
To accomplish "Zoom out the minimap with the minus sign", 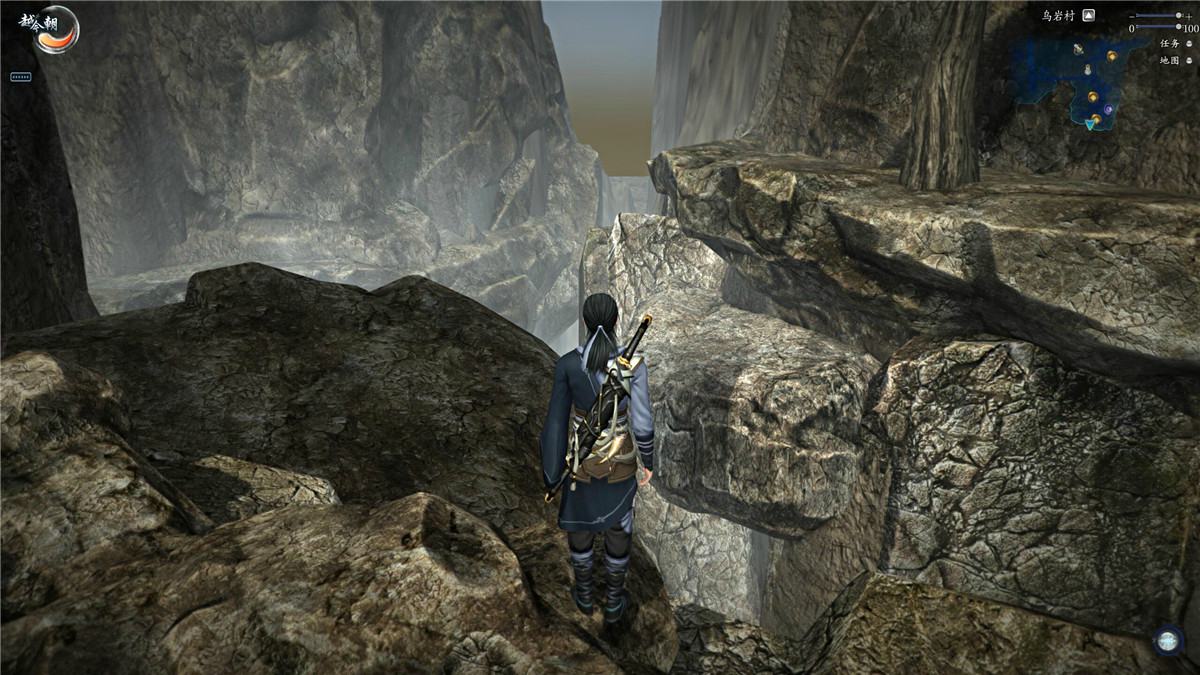I will pyautogui.click(x=1131, y=16).
